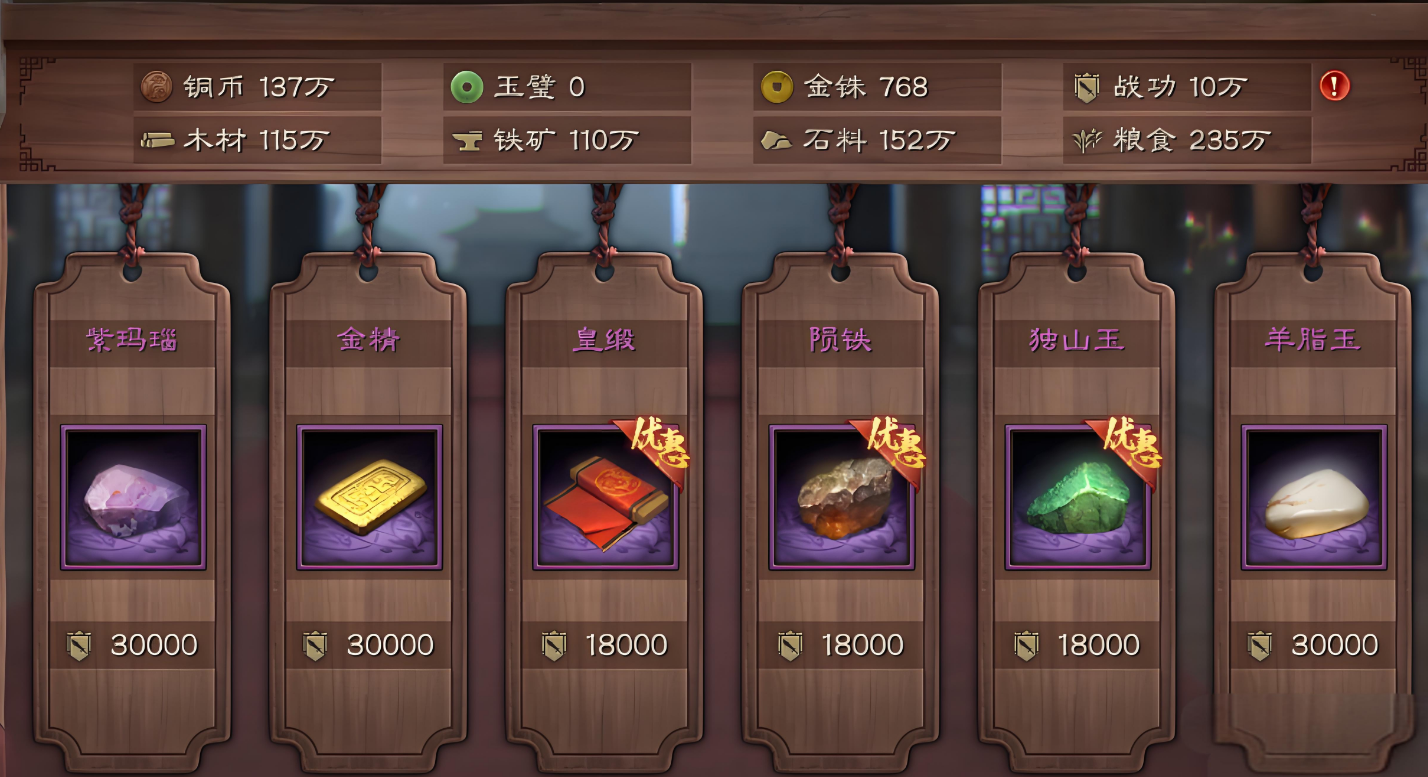Purchase 独山玉 for 18000 battle merit
The width and height of the screenshot is (1428, 777).
tap(1077, 645)
